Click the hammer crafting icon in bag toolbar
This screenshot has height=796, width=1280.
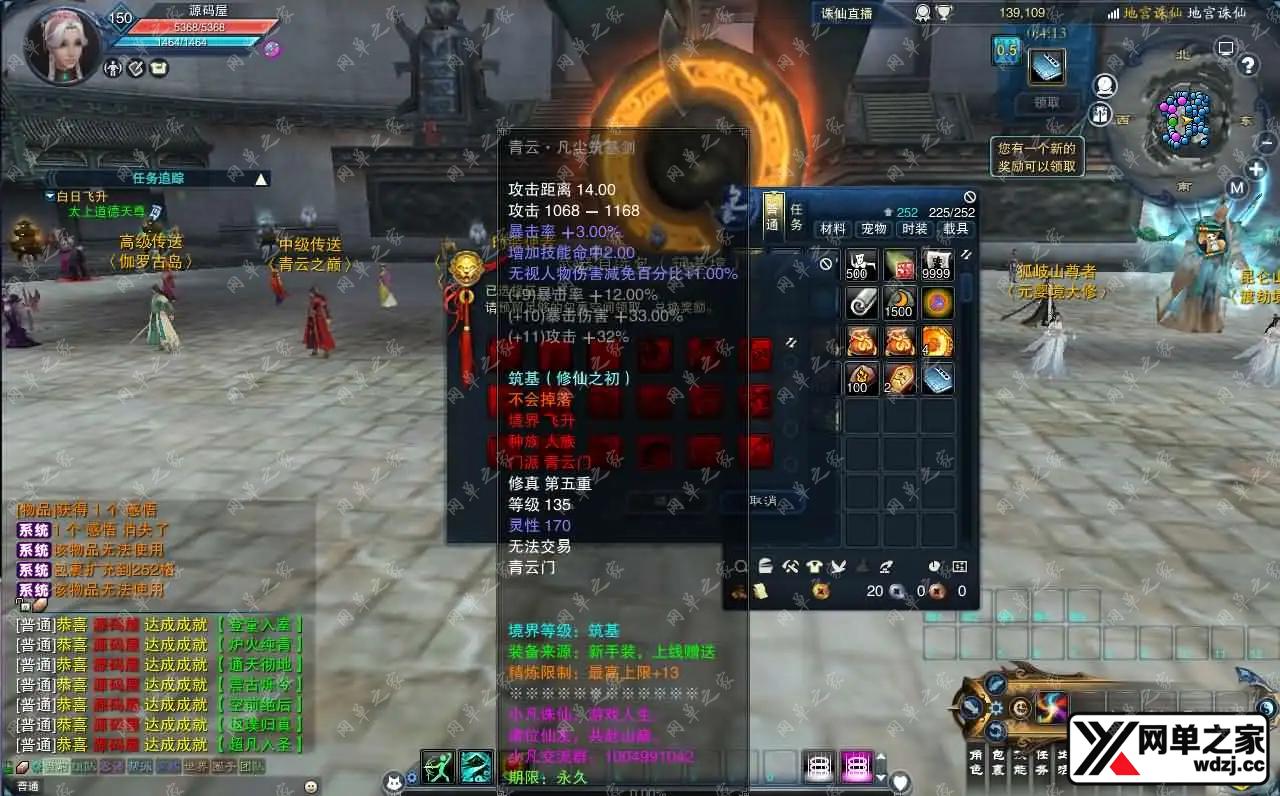point(790,567)
